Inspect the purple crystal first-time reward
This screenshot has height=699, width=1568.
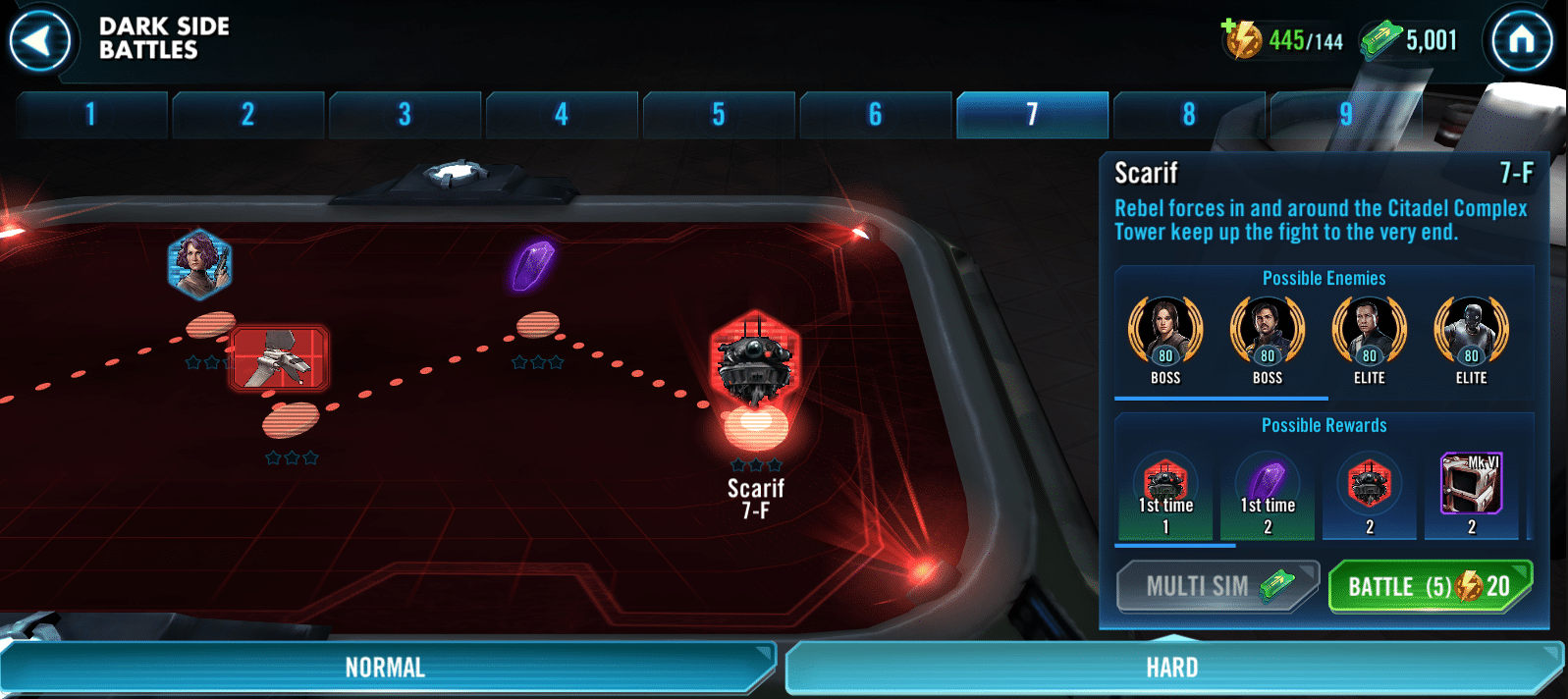(x=1268, y=484)
